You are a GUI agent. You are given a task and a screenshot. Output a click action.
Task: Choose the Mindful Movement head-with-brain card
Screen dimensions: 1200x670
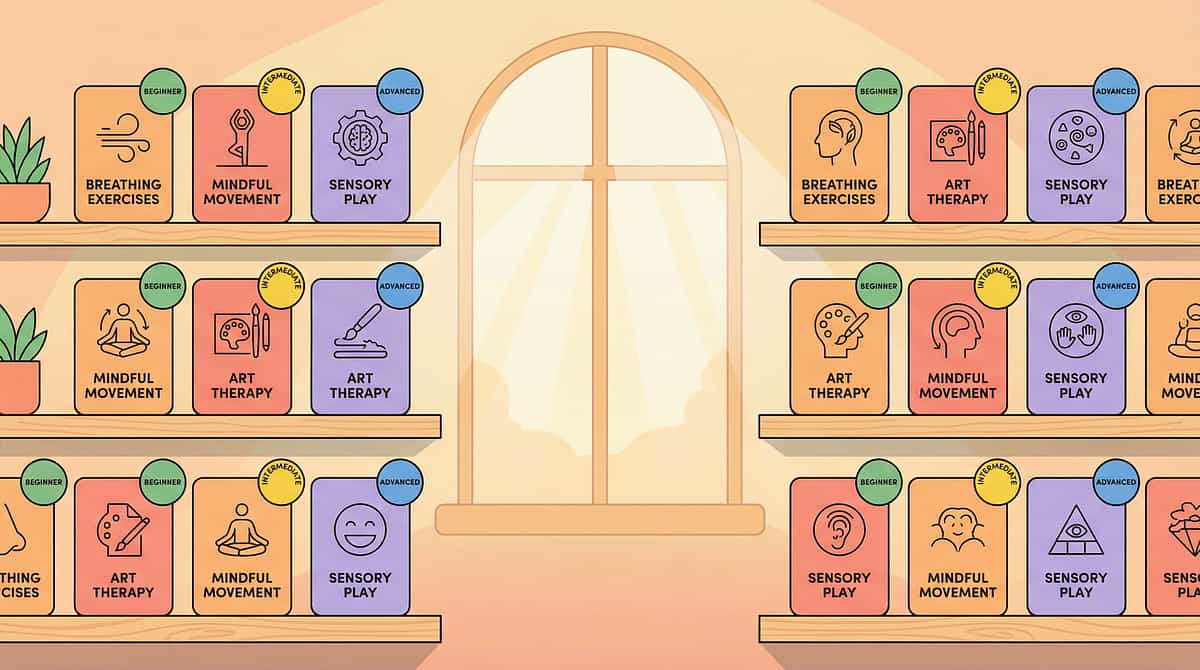click(957, 347)
